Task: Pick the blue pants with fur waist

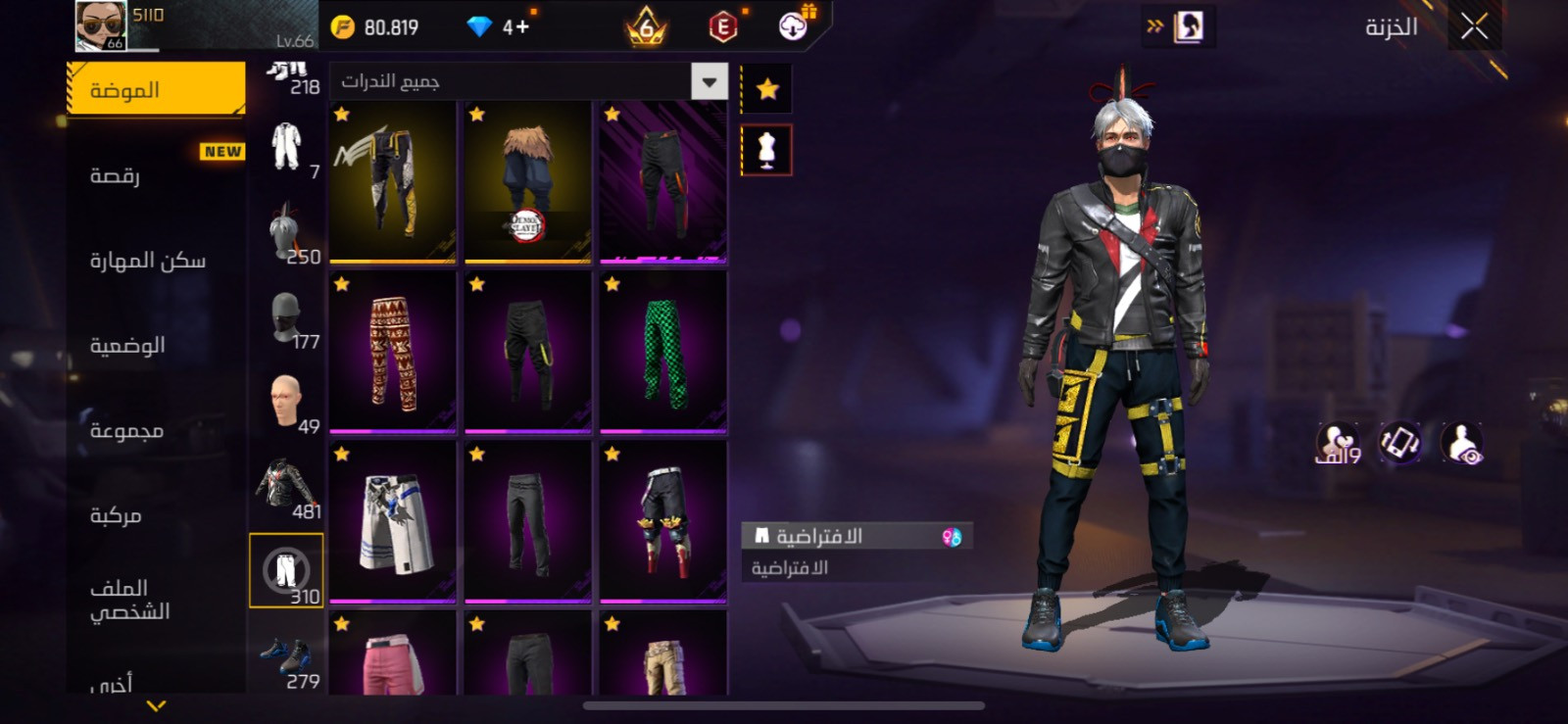Action: pos(528,182)
